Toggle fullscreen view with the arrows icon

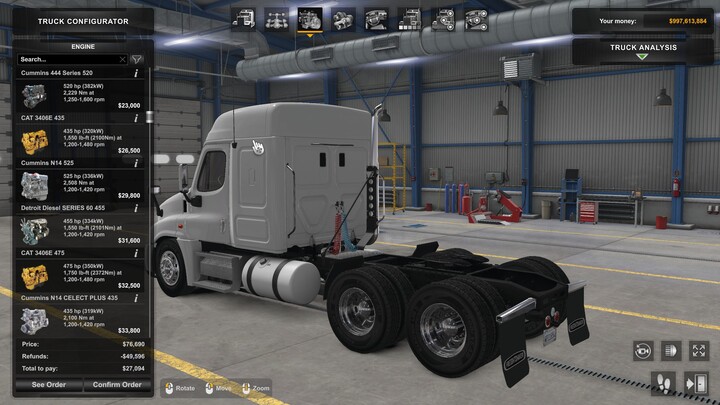click(699, 350)
